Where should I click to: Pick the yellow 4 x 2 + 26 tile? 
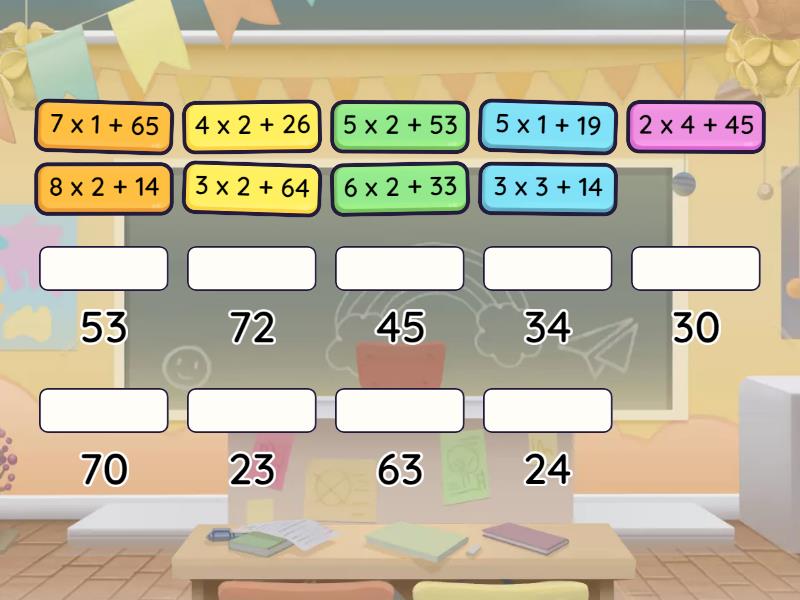(x=252, y=126)
